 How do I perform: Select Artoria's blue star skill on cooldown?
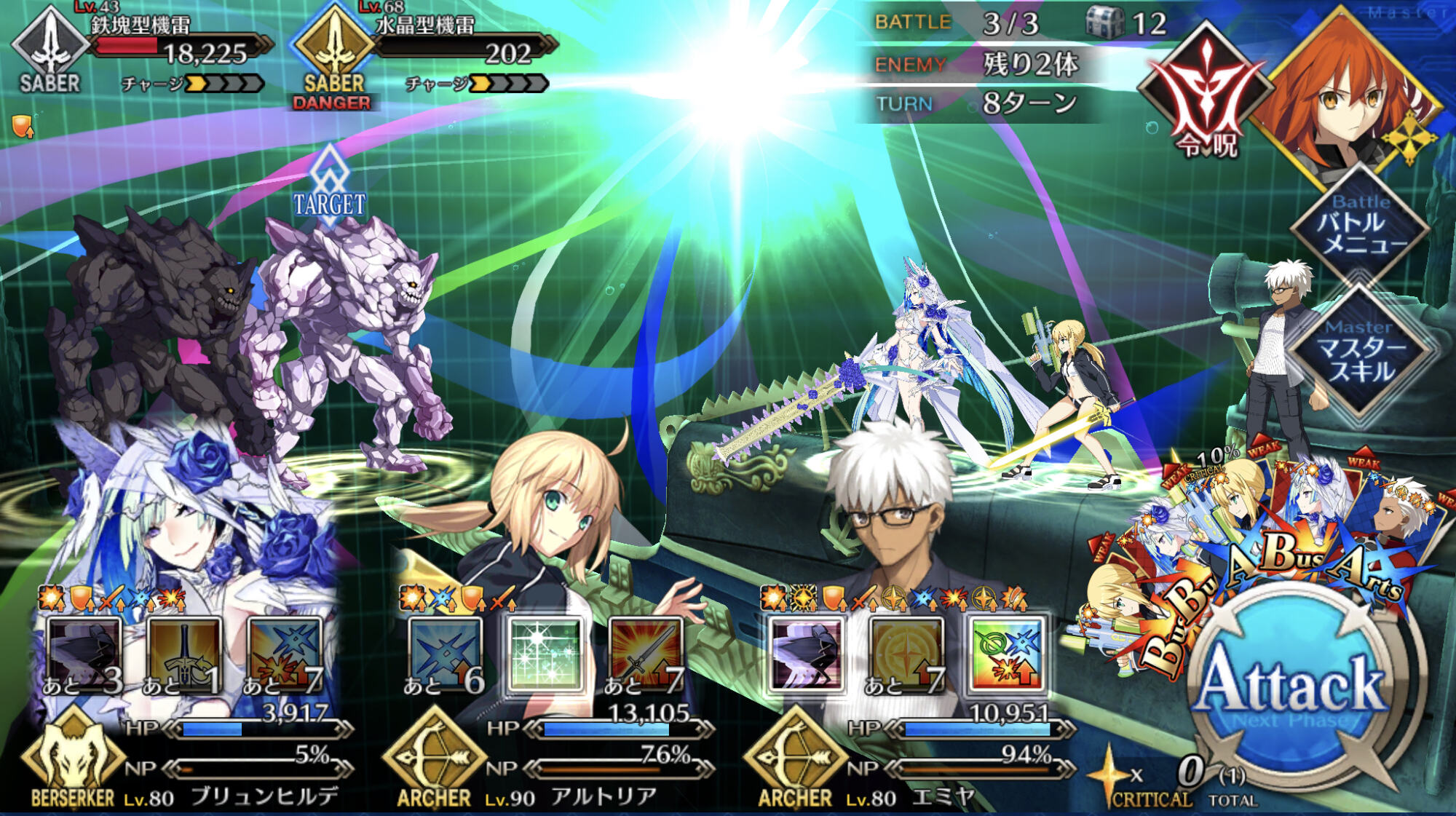click(445, 654)
